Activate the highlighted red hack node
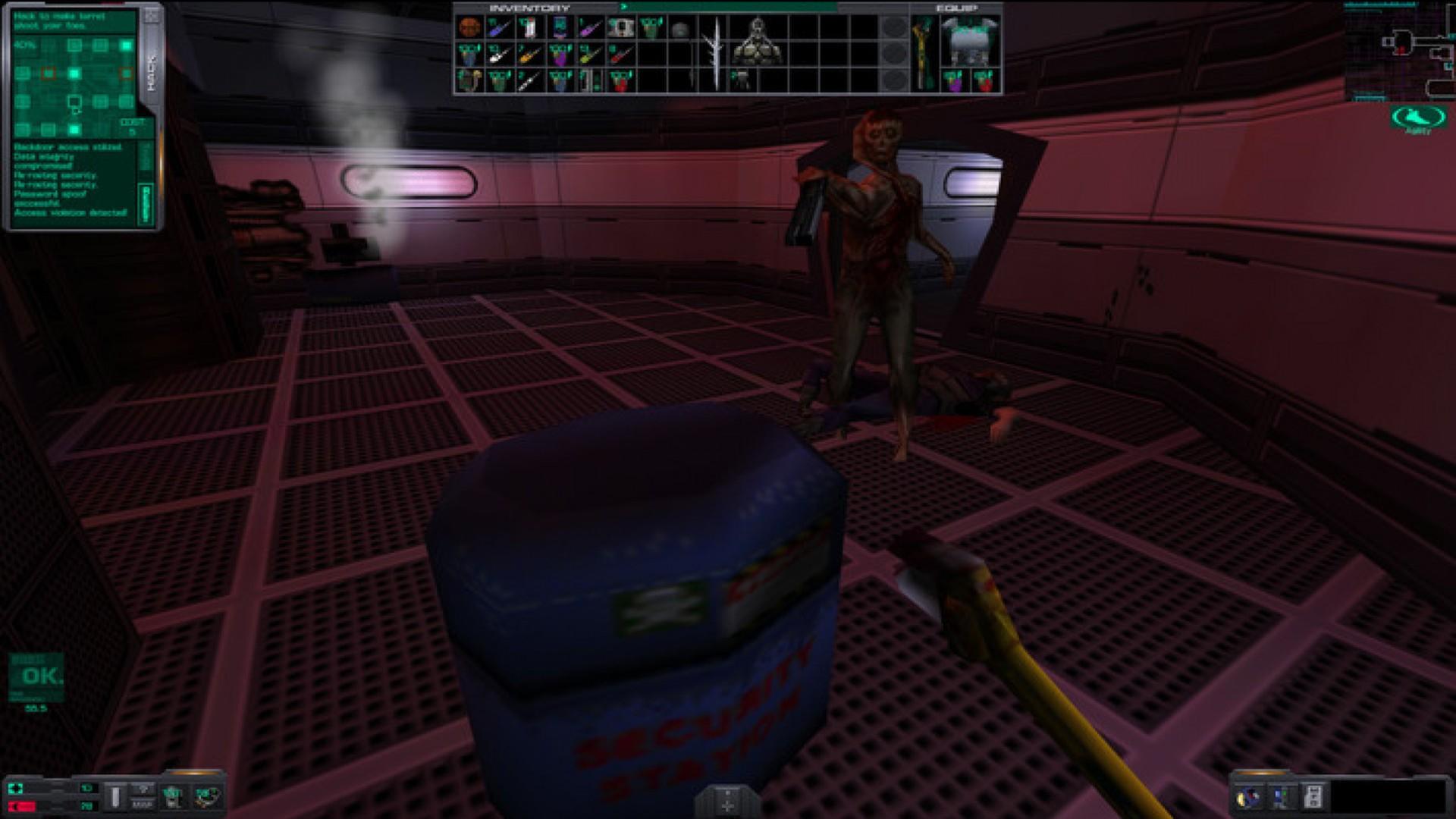The image size is (1456, 819). click(49, 73)
